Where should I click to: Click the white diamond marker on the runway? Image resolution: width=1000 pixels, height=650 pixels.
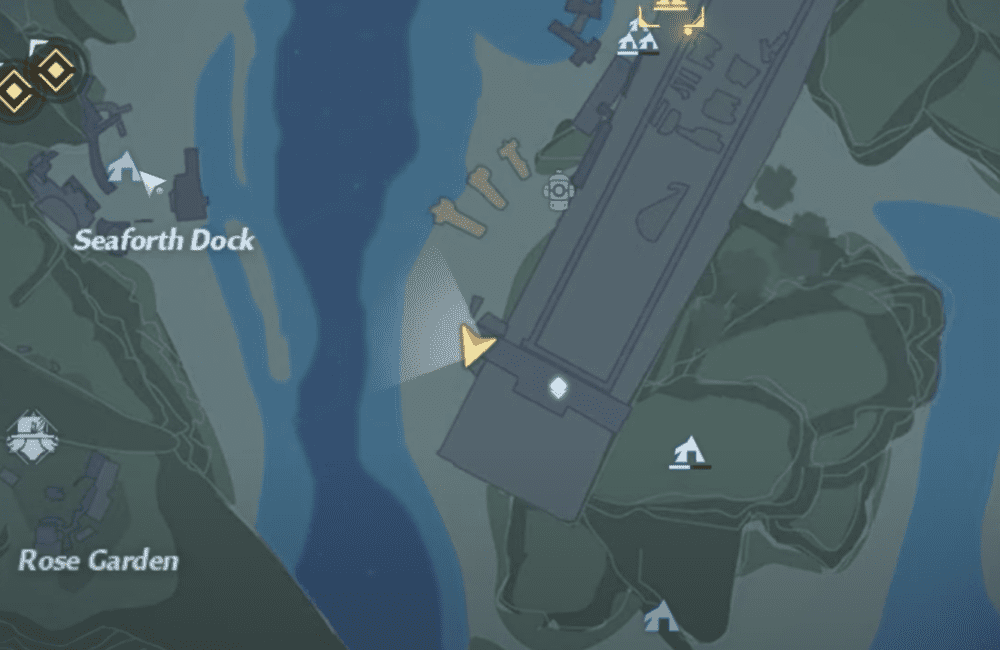tap(557, 388)
